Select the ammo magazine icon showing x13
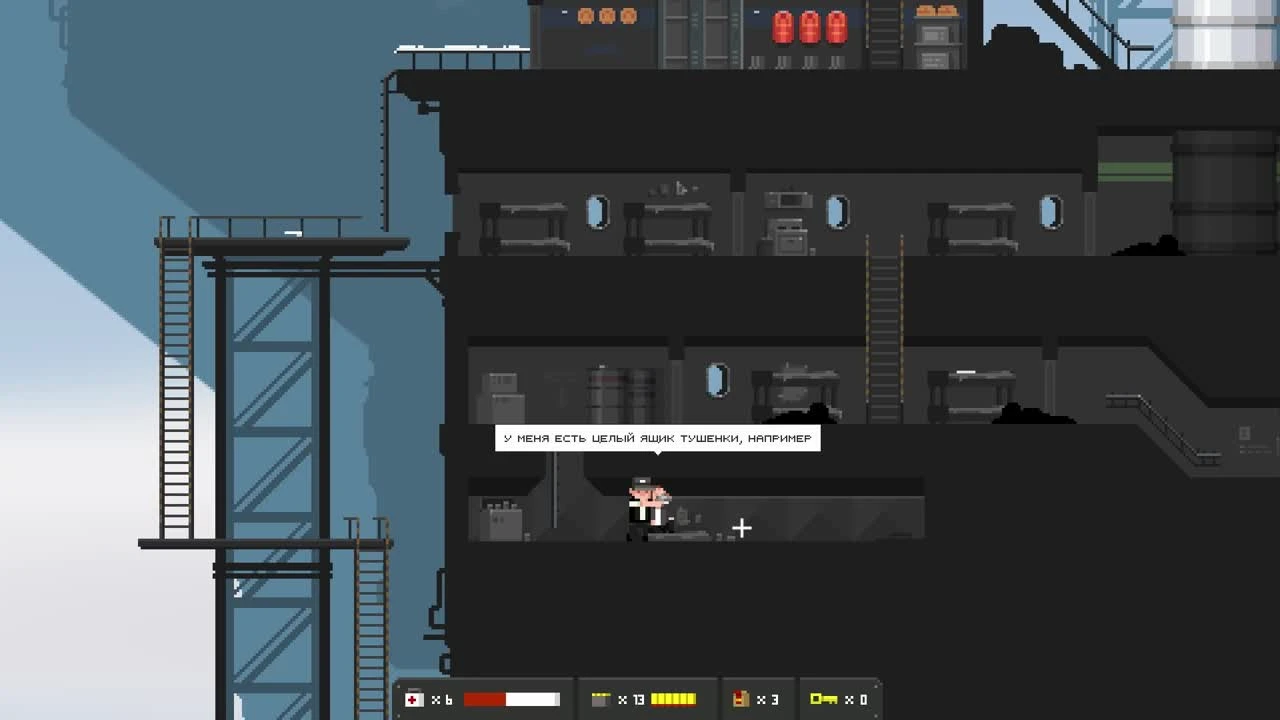1280x720 pixels. pyautogui.click(x=601, y=699)
